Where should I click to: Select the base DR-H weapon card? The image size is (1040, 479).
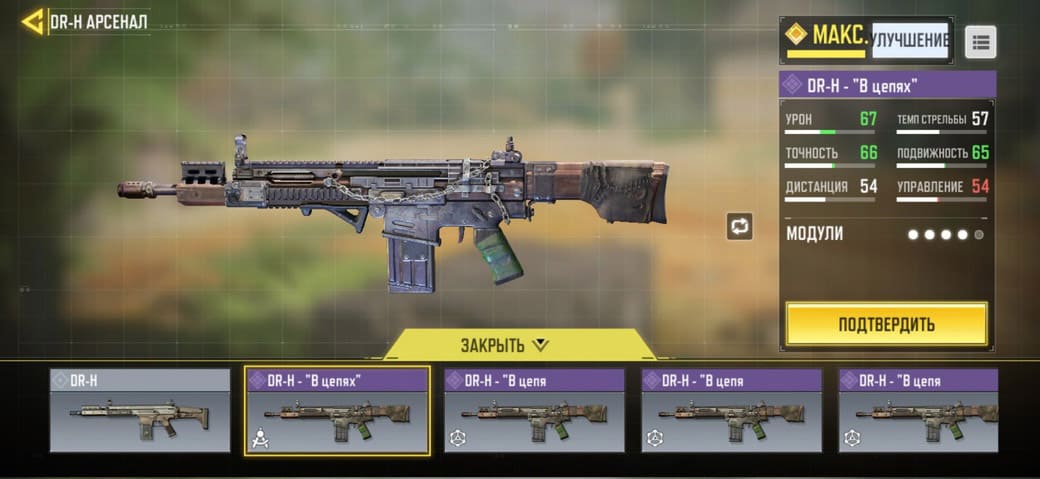(x=140, y=411)
